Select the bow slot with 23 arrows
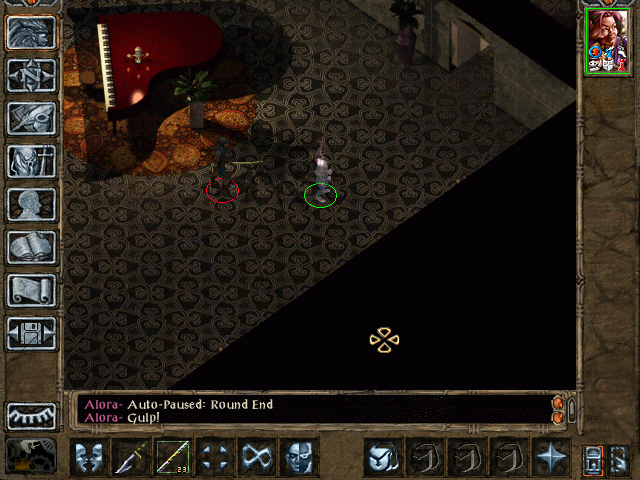 tap(172, 458)
